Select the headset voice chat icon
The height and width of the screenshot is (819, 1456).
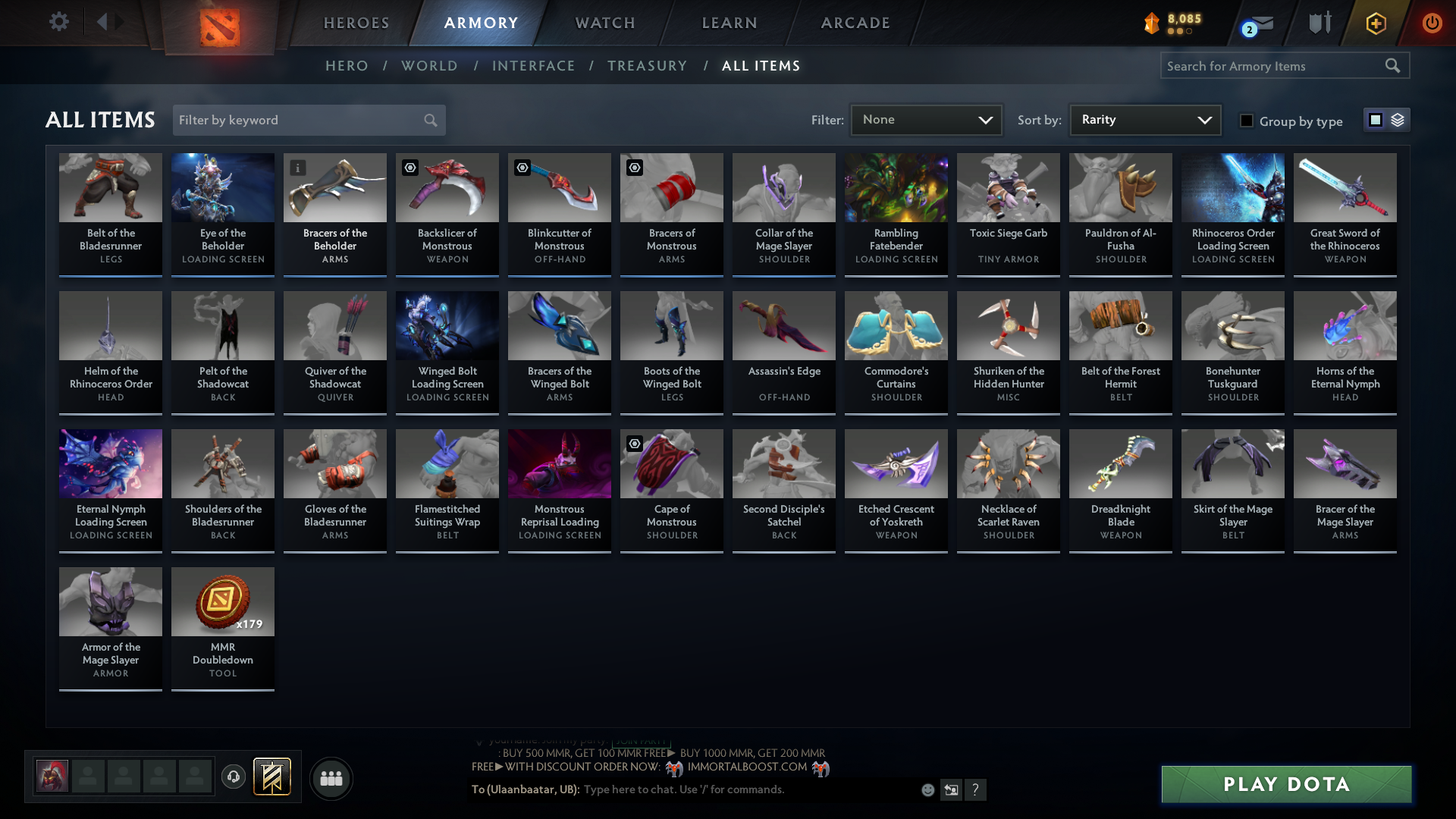click(233, 777)
